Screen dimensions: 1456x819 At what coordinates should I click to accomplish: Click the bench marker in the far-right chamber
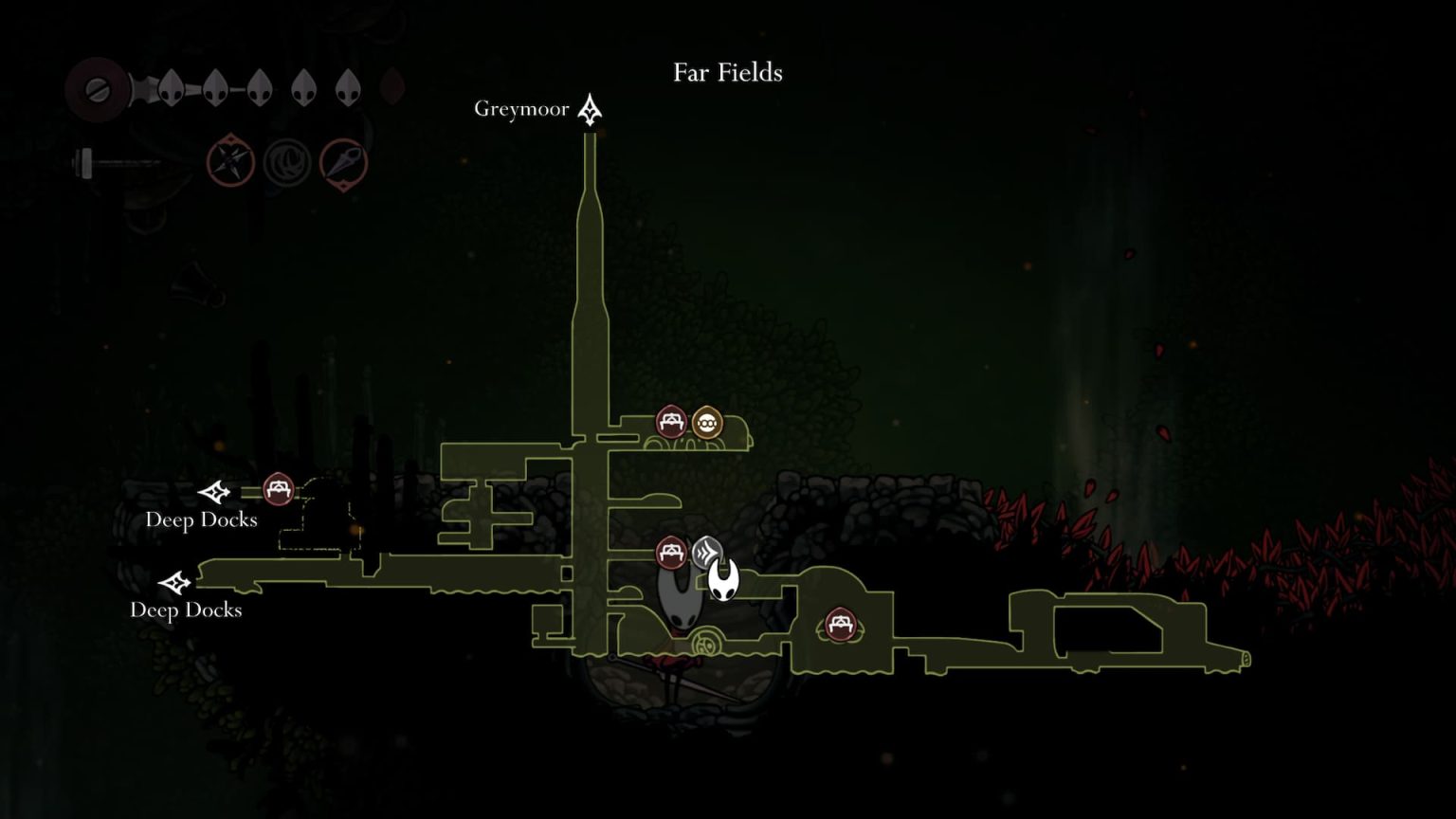pos(842,625)
